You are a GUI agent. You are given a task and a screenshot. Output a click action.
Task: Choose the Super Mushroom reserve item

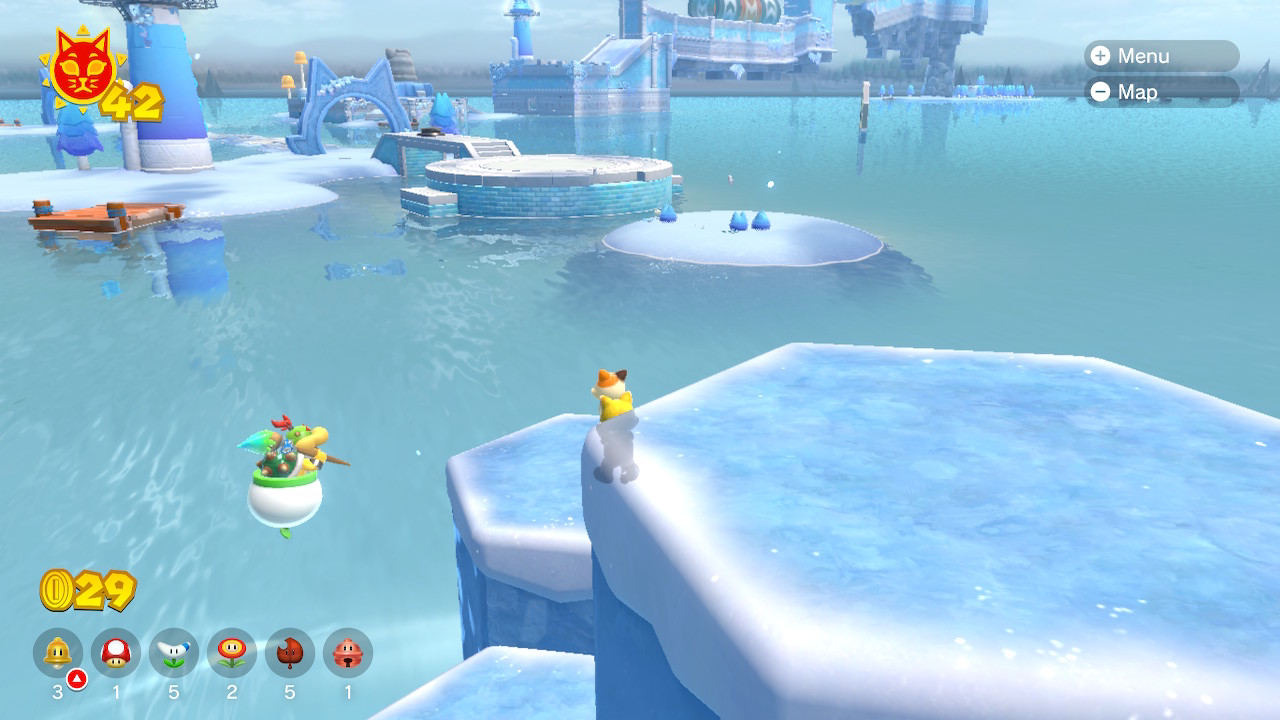point(116,653)
